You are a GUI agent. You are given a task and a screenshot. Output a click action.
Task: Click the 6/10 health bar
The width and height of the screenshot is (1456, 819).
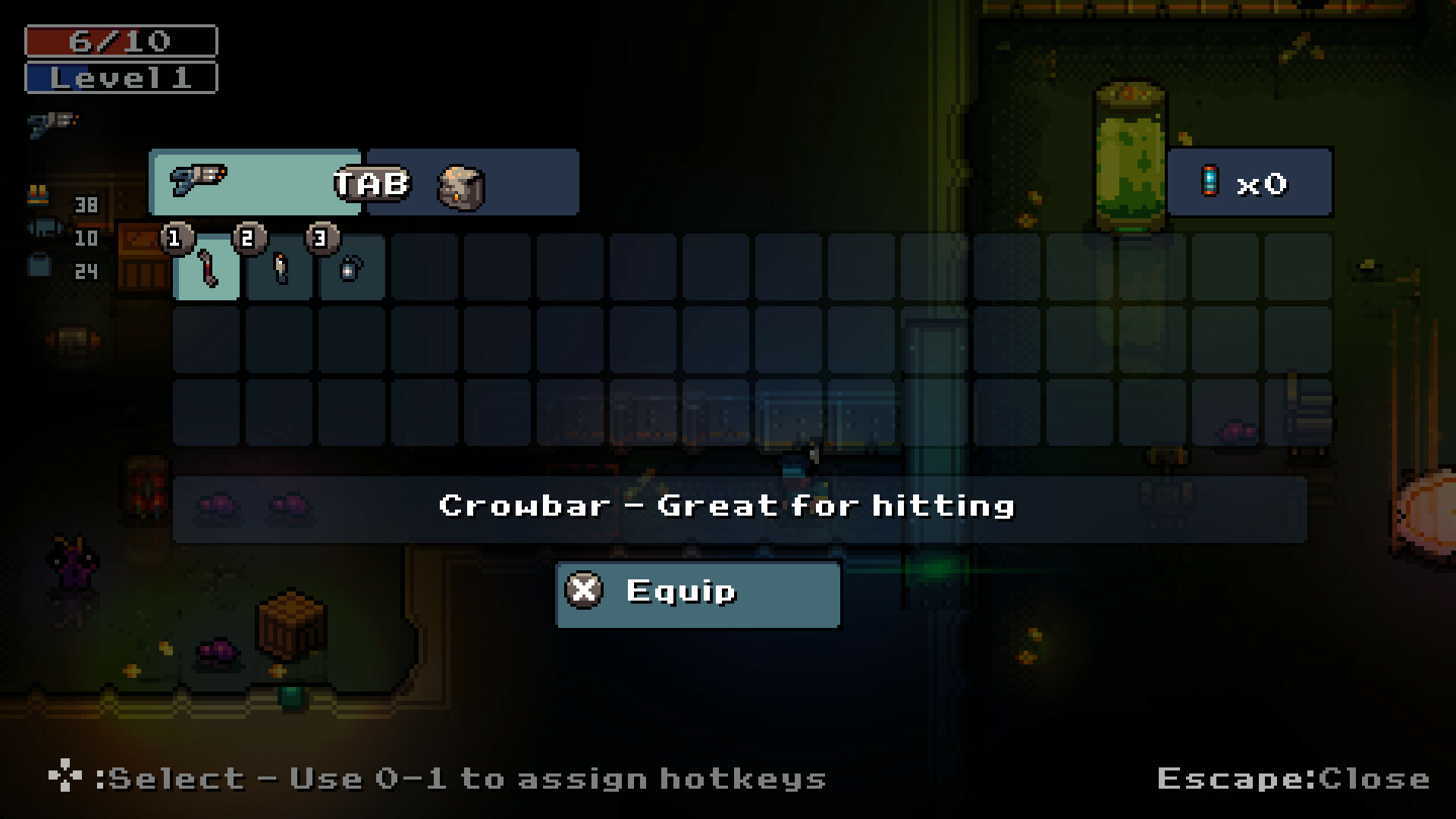(120, 39)
